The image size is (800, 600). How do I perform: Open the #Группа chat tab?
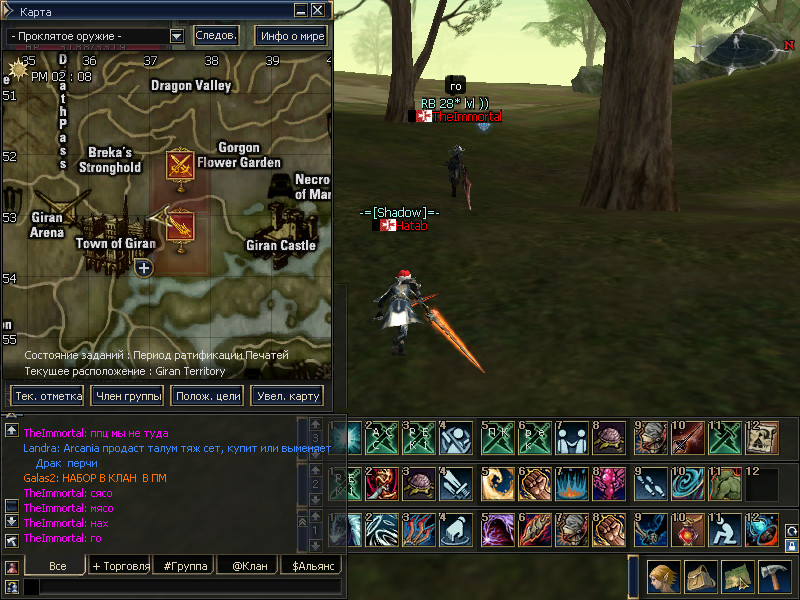[x=184, y=566]
